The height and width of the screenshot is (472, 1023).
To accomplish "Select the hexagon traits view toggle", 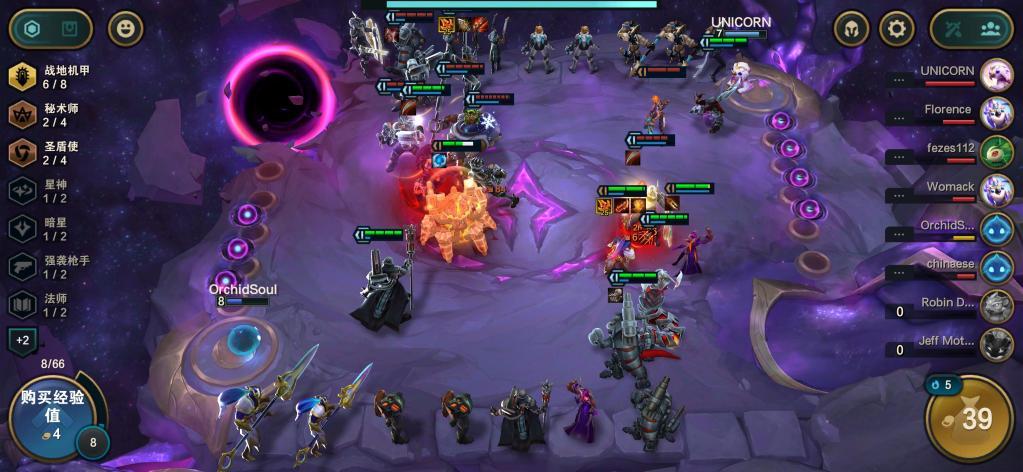I will point(32,29).
